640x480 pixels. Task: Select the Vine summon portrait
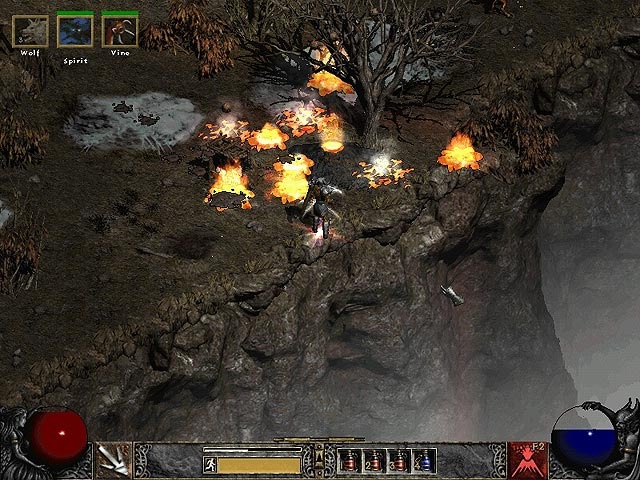click(119, 32)
